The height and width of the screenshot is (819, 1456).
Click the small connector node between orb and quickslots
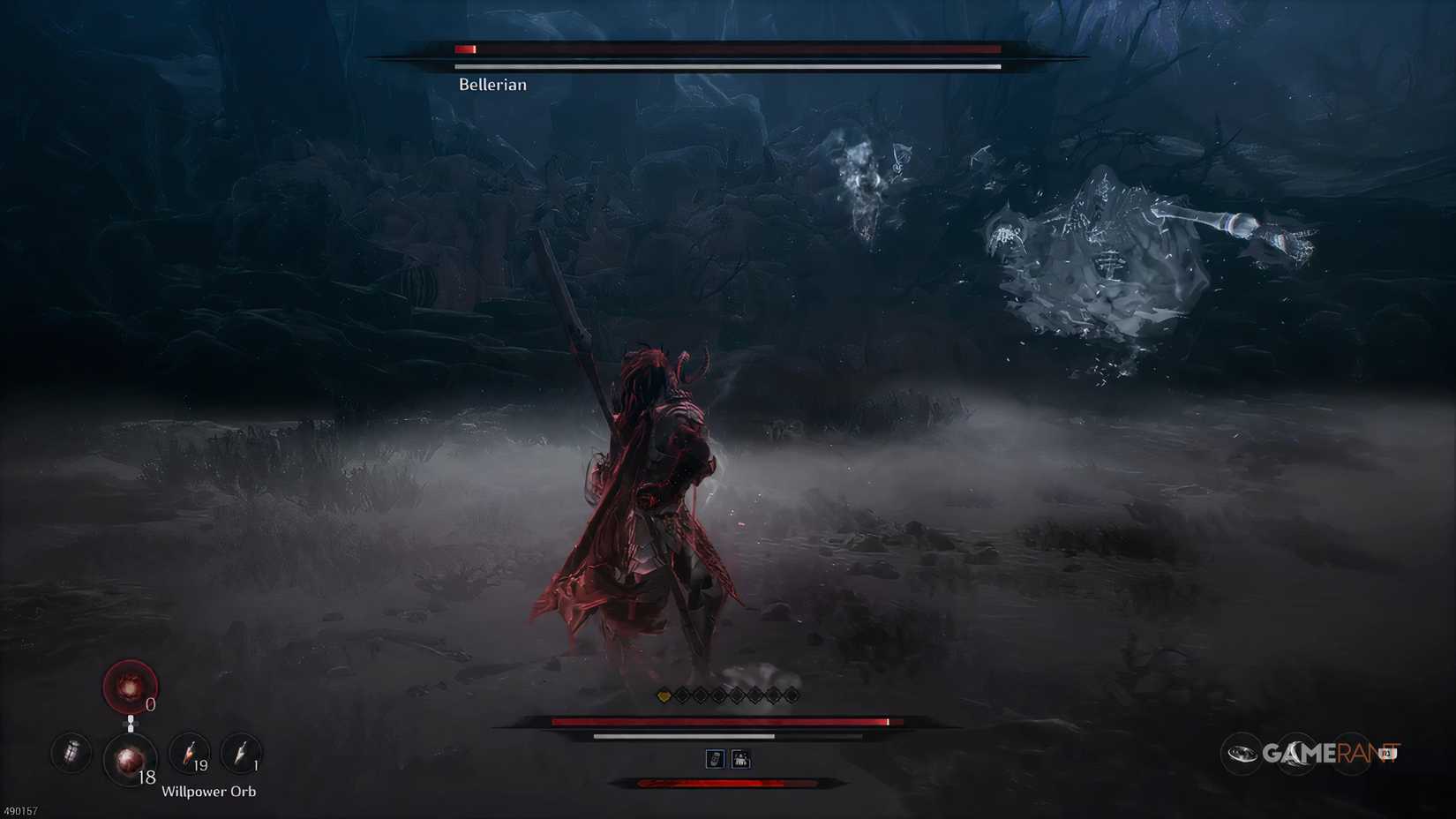pyautogui.click(x=131, y=724)
